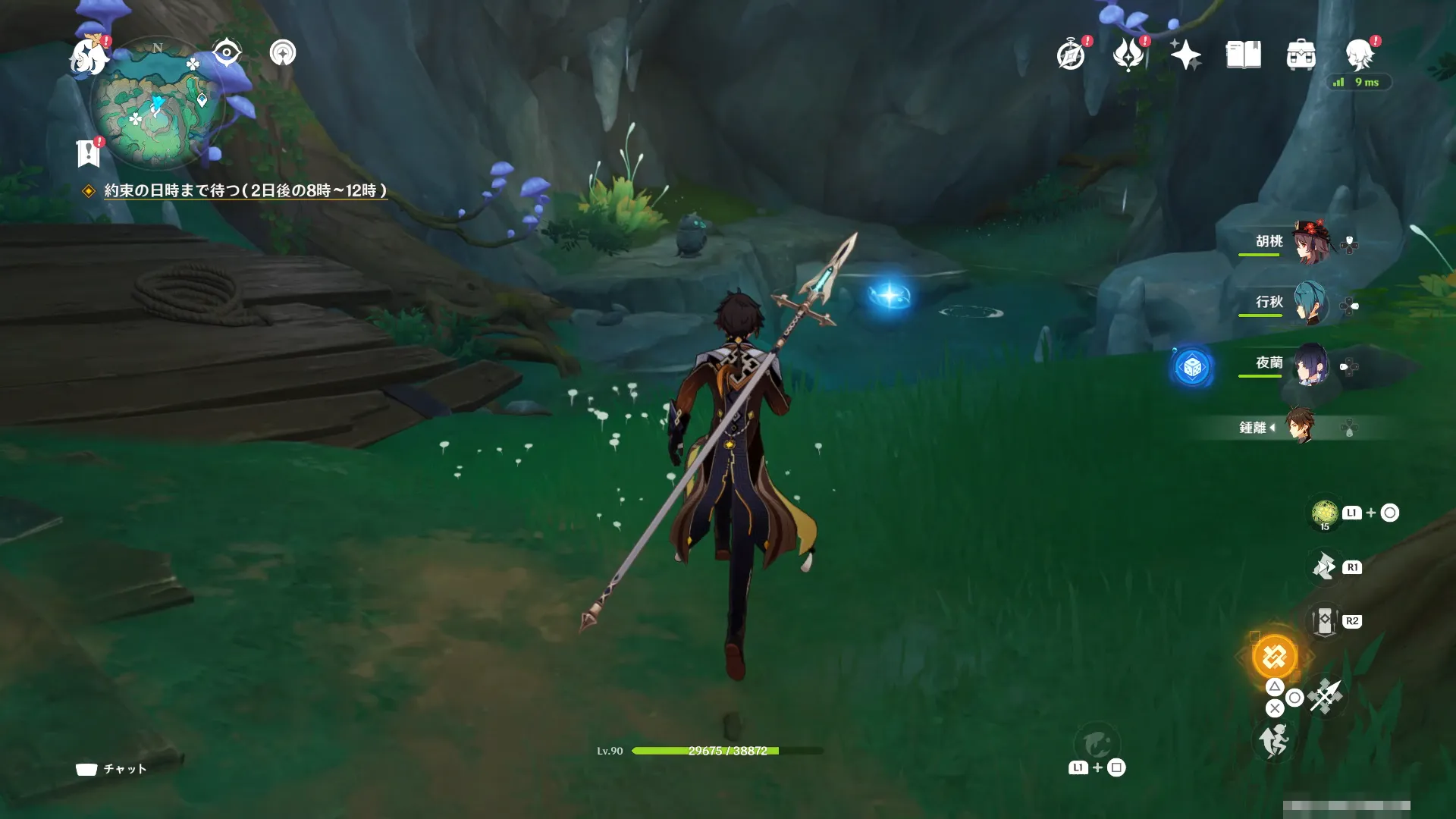Switch to party member 行秋
Screen dimensions: 1456x819
(x=1310, y=303)
